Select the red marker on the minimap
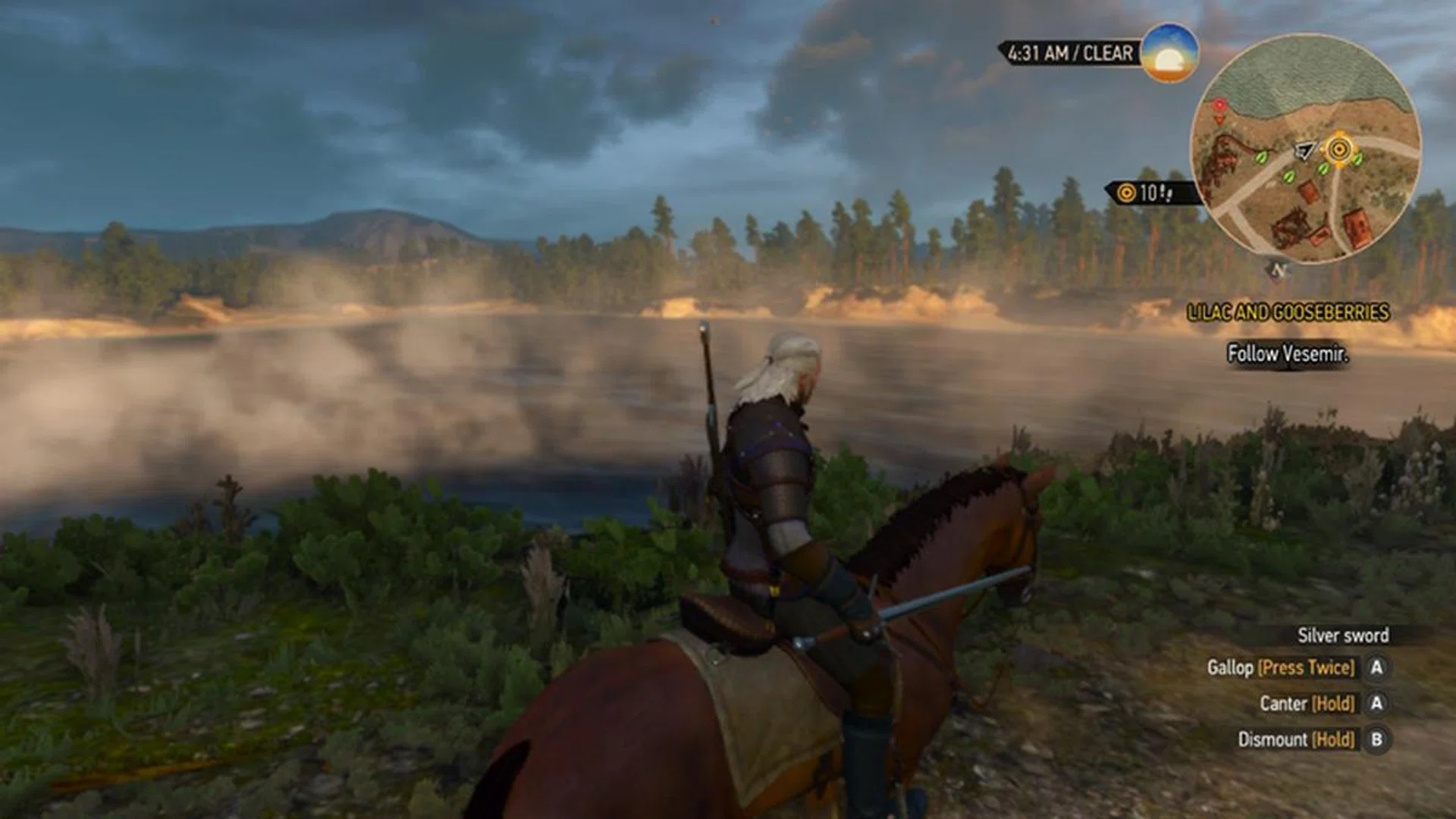 click(x=1219, y=105)
